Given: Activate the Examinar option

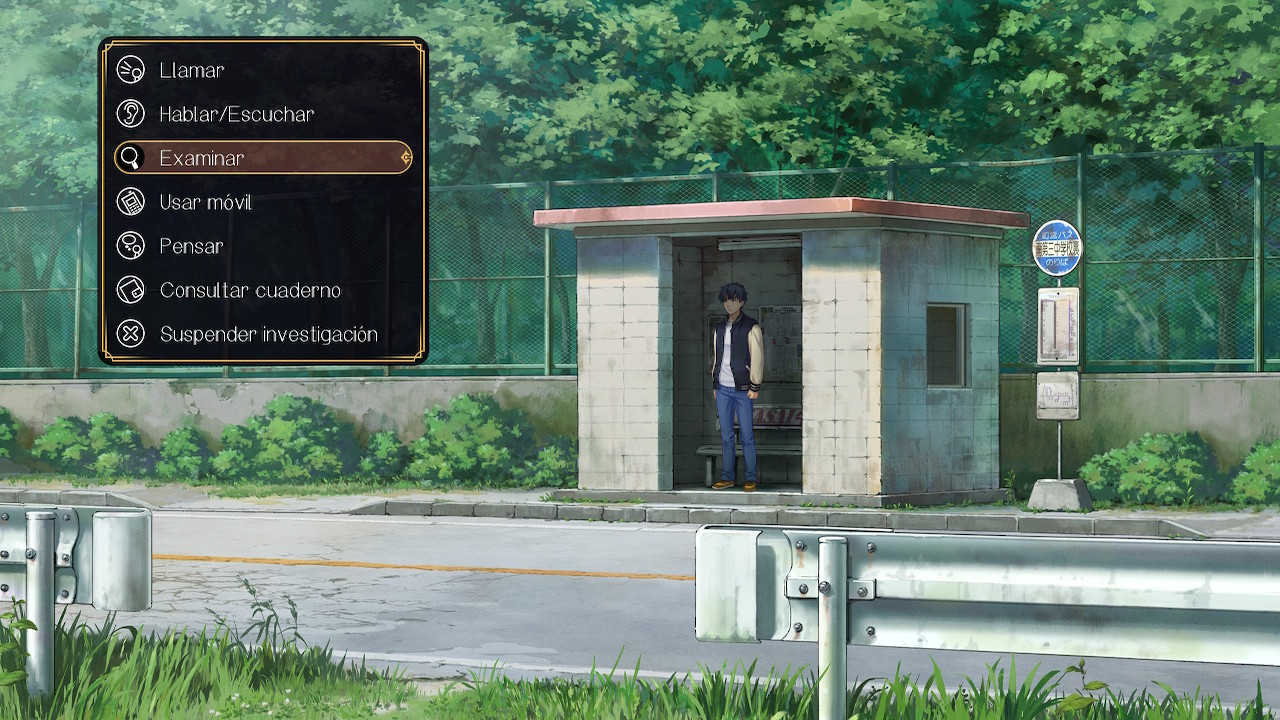Looking at the screenshot, I should click(x=262, y=157).
